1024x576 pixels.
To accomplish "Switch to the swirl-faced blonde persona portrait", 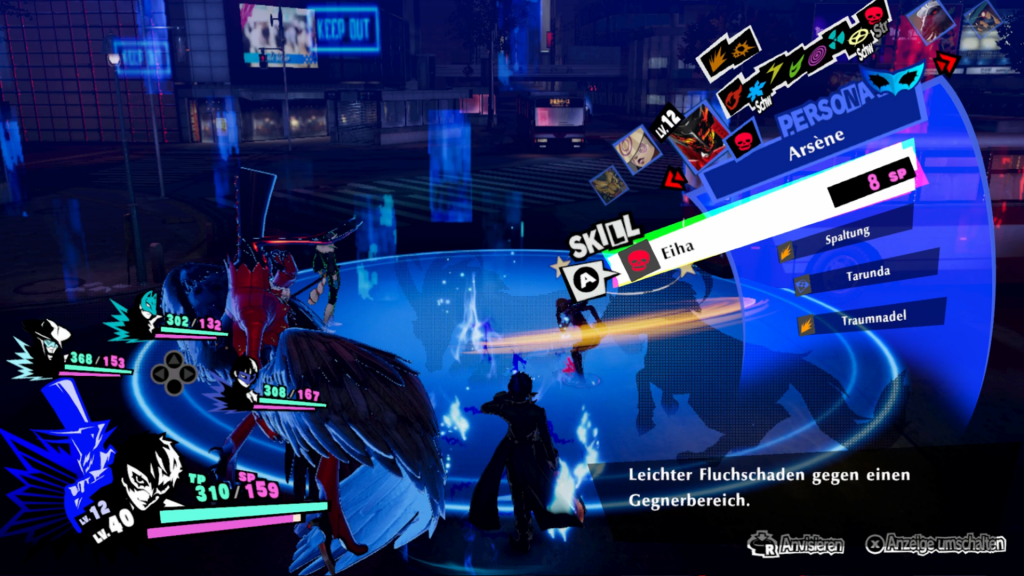I will (x=639, y=148).
